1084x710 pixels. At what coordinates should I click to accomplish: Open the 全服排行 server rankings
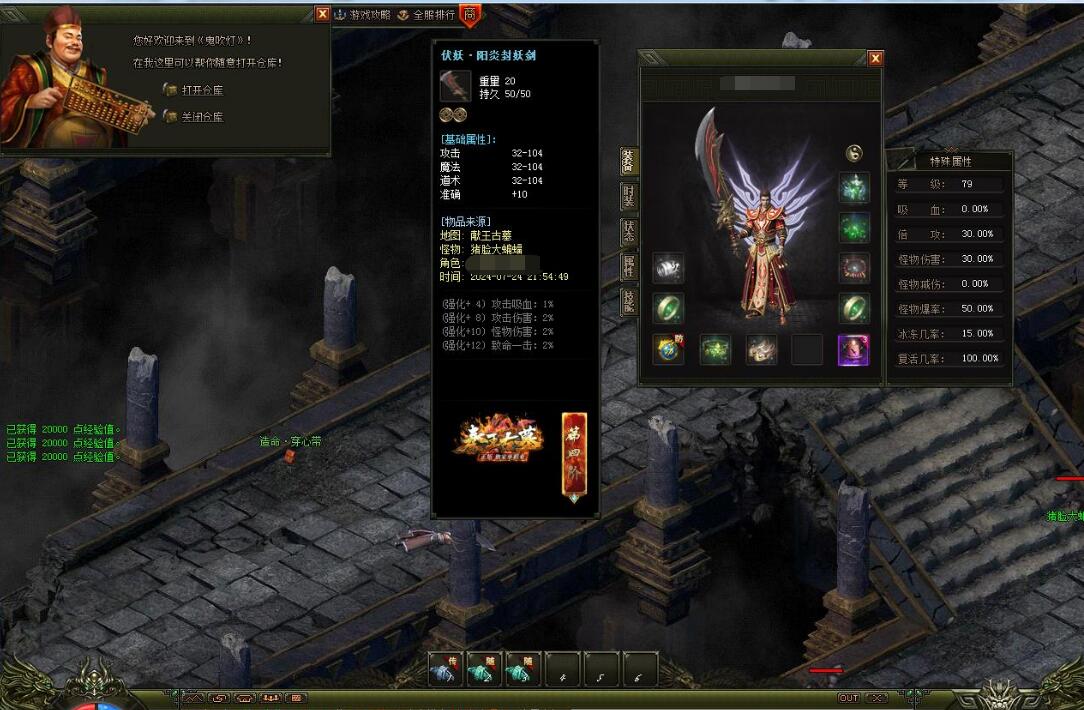click(426, 15)
